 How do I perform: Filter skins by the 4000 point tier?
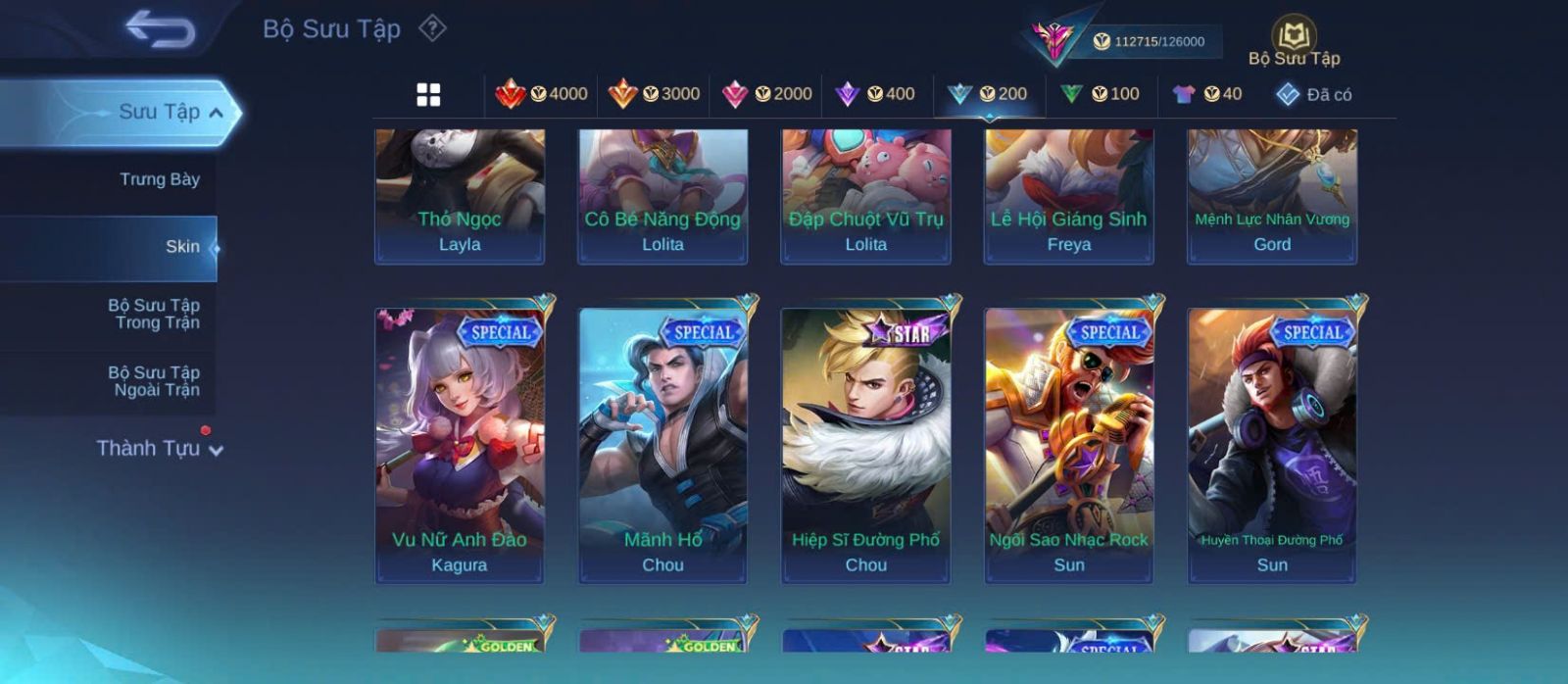[541, 94]
